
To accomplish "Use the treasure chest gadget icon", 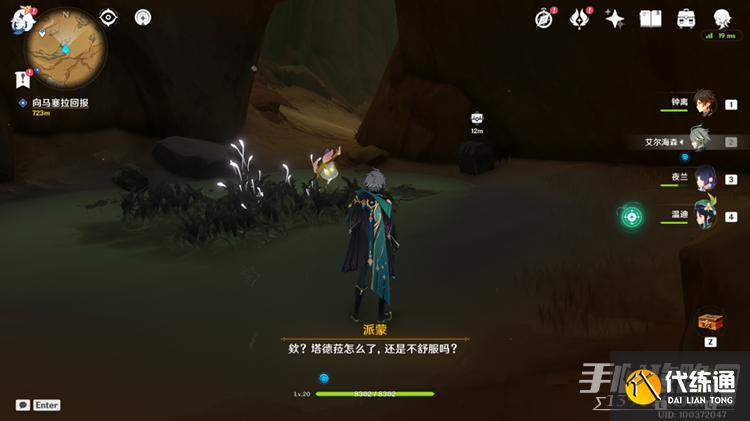I will click(x=710, y=322).
